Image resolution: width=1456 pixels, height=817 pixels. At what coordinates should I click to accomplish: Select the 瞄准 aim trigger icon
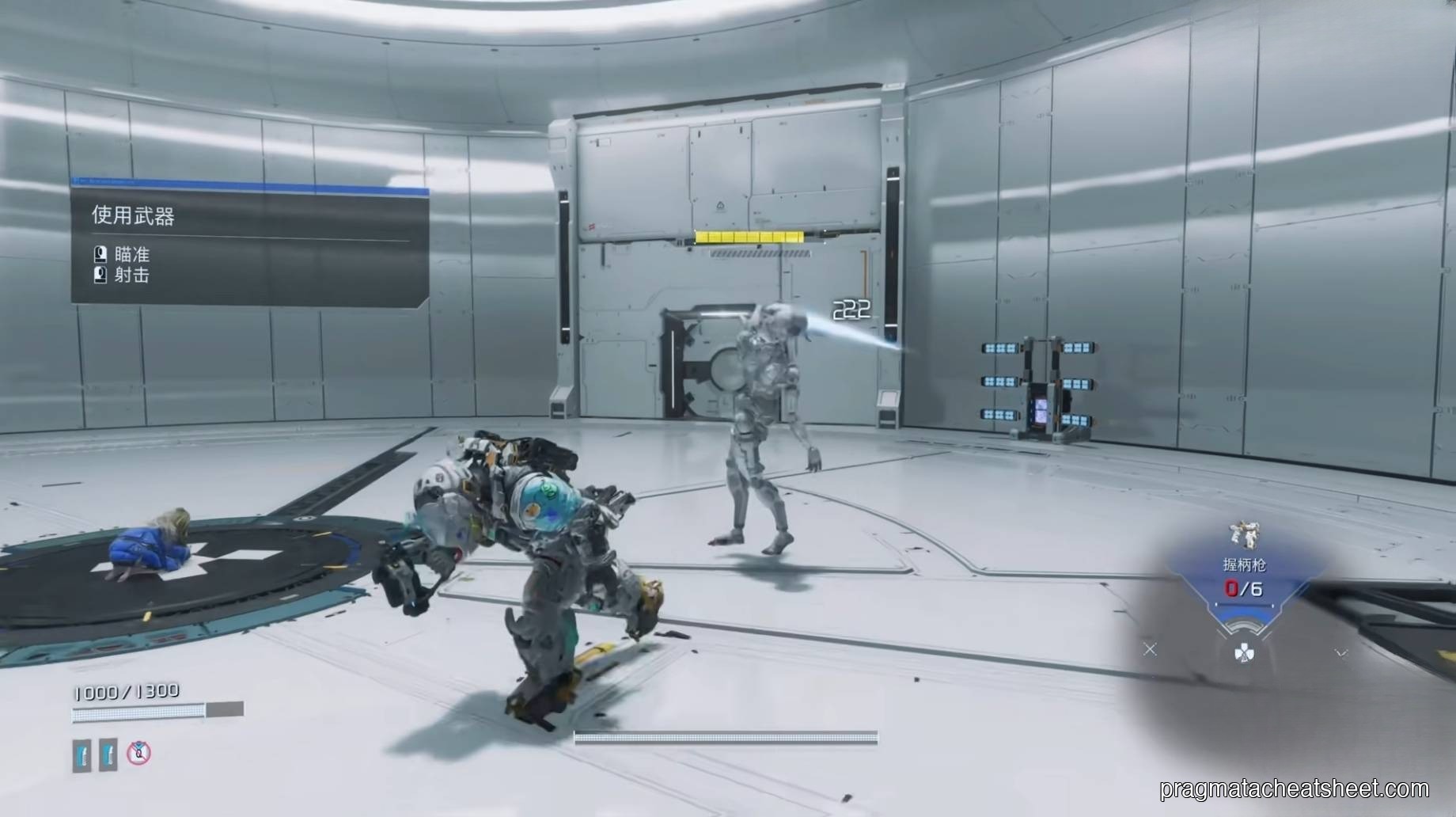(99, 254)
